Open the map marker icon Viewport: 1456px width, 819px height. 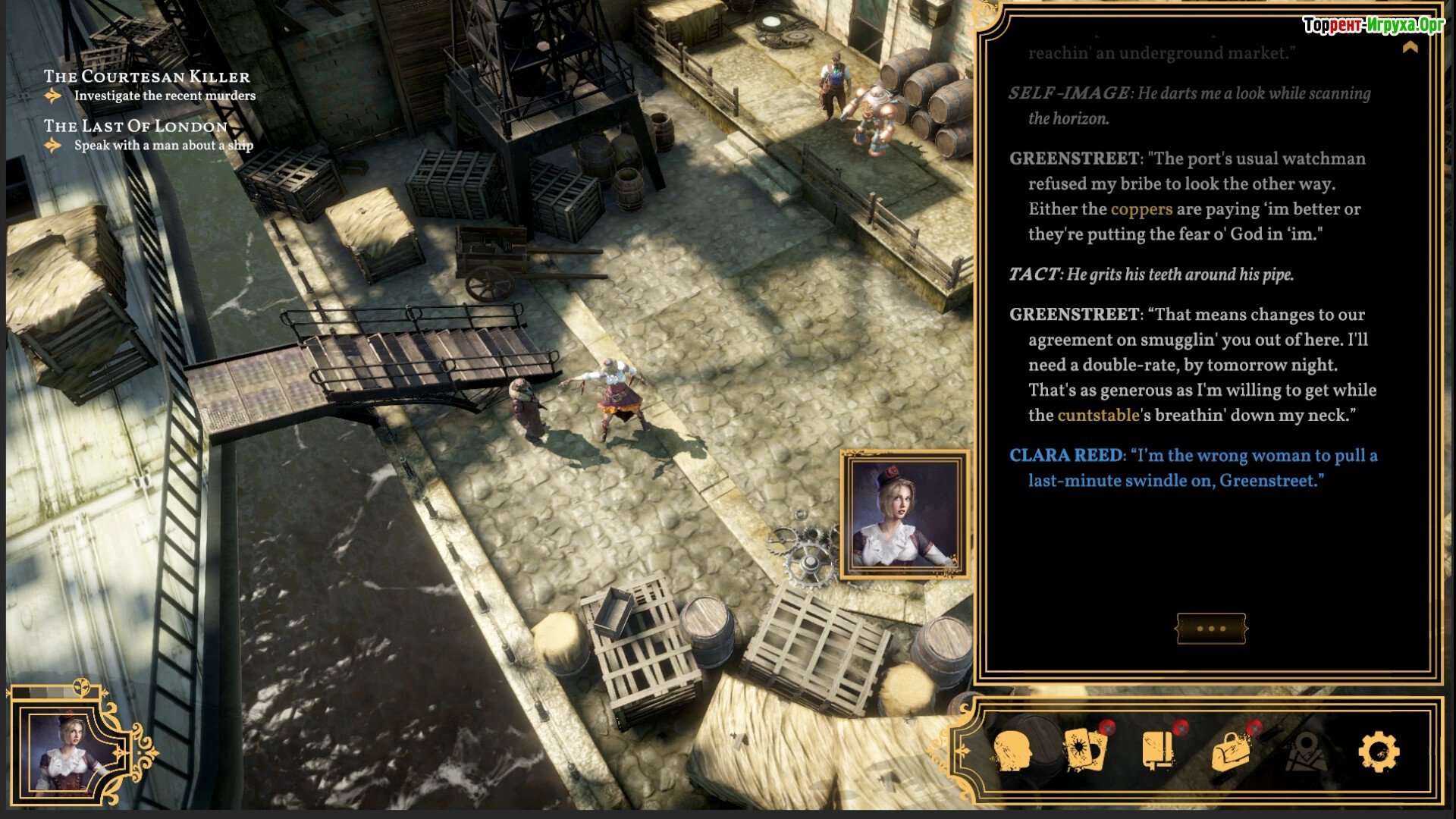[x=1306, y=751]
